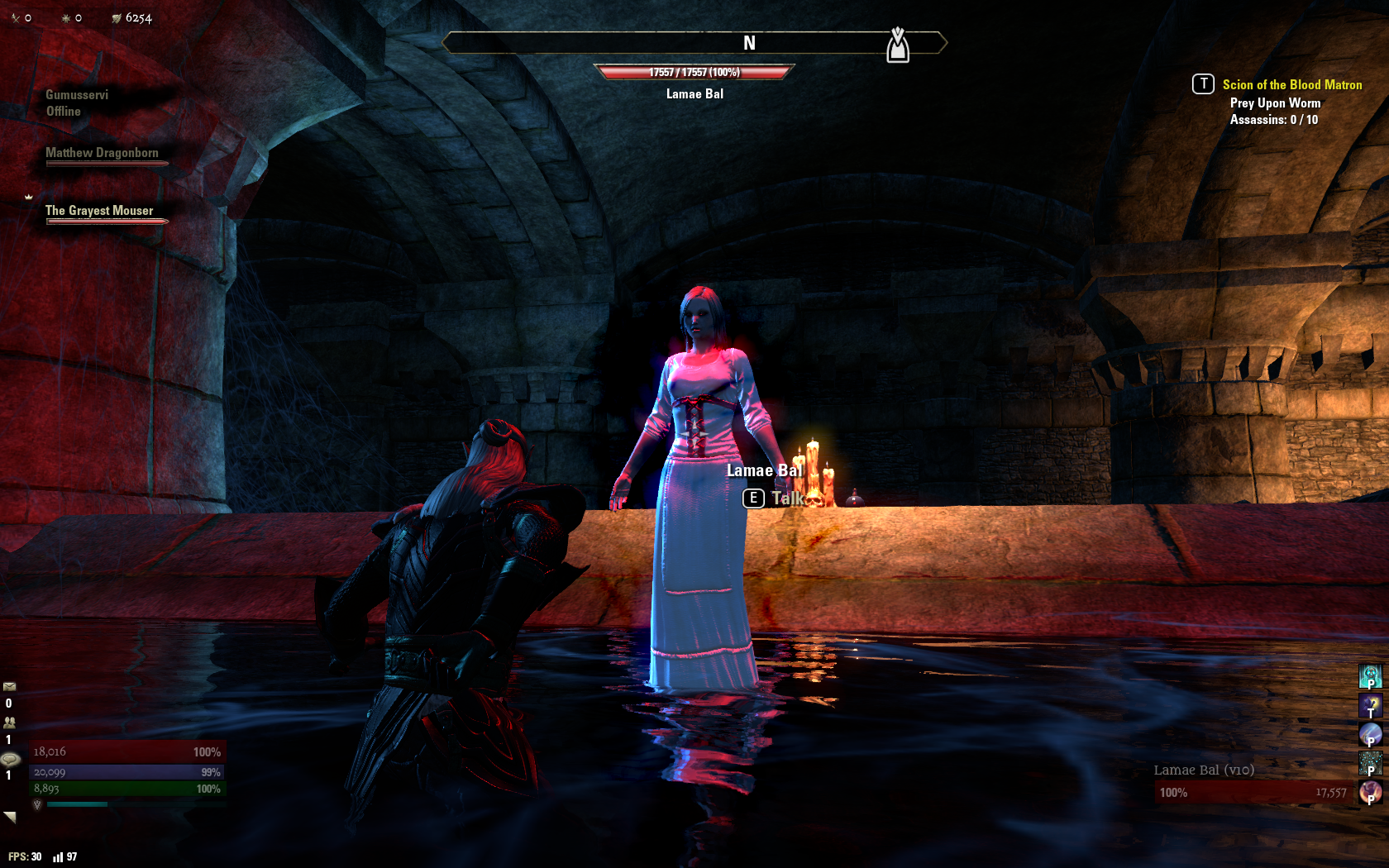Select offline group member Gumusservi
This screenshot has height=868, width=1389.
(x=77, y=95)
